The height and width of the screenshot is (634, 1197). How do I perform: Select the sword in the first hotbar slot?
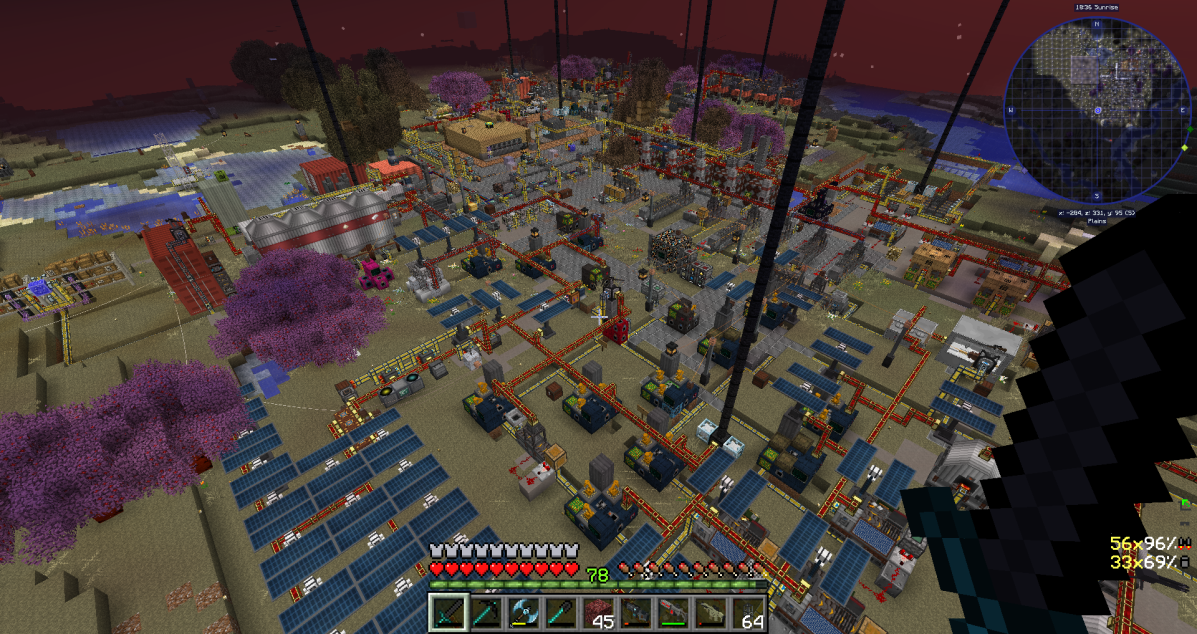click(448, 612)
